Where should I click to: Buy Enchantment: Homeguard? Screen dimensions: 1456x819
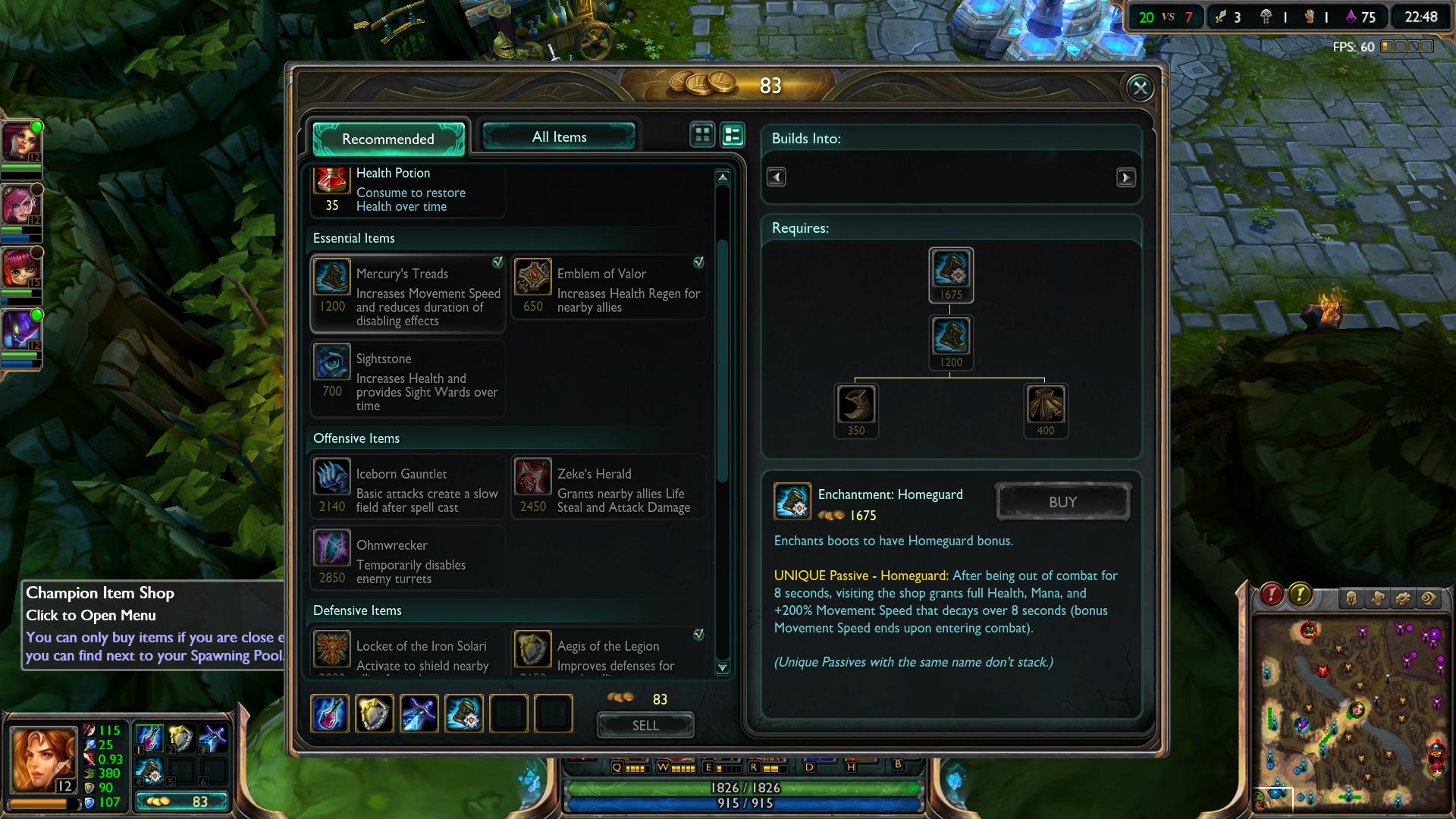tap(1062, 502)
